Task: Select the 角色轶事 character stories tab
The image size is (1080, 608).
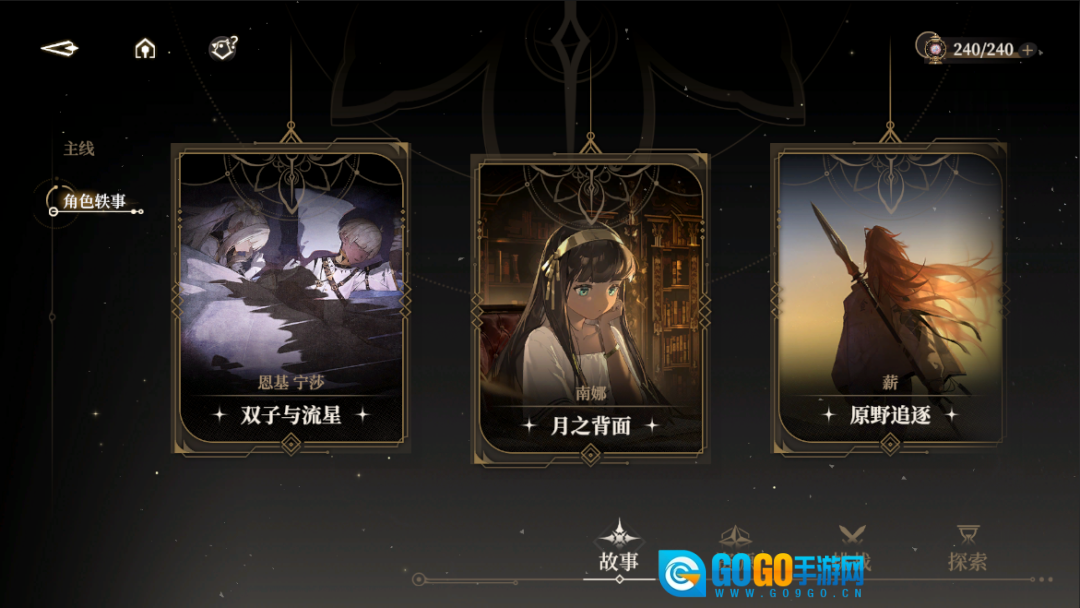Action: pos(94,202)
